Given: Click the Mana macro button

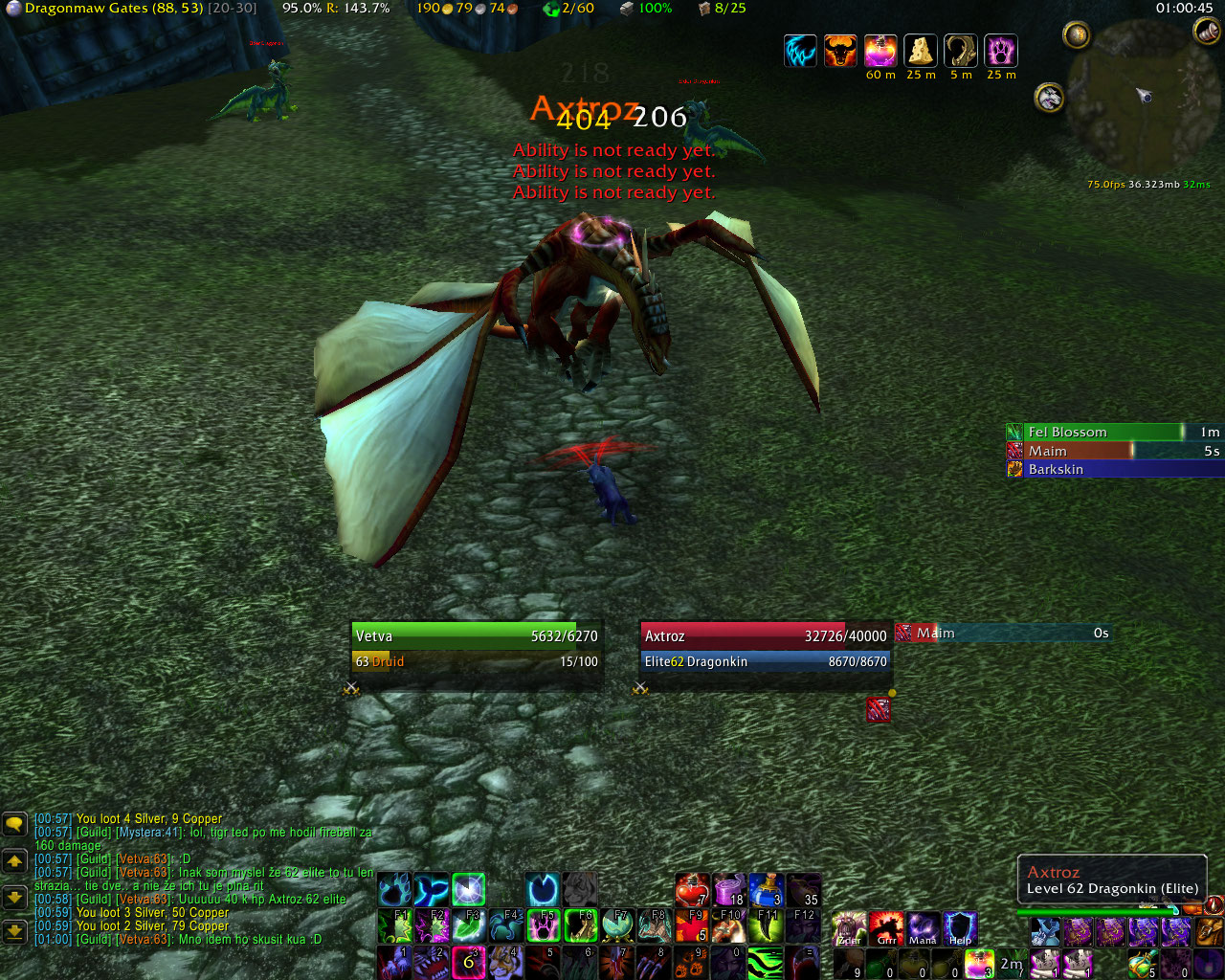Looking at the screenshot, I should coord(923,928).
